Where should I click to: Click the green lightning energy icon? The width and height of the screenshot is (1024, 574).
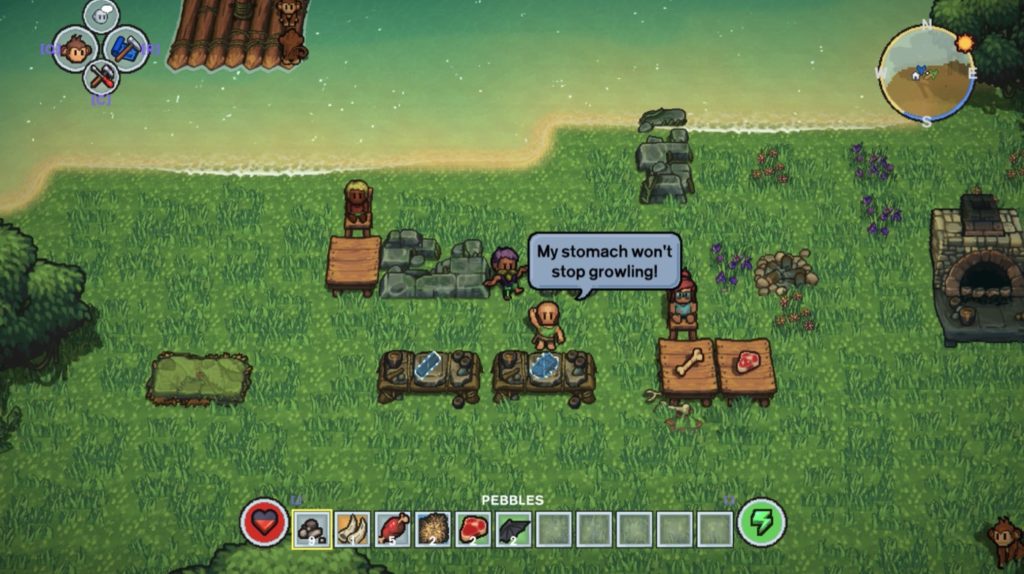pos(761,523)
